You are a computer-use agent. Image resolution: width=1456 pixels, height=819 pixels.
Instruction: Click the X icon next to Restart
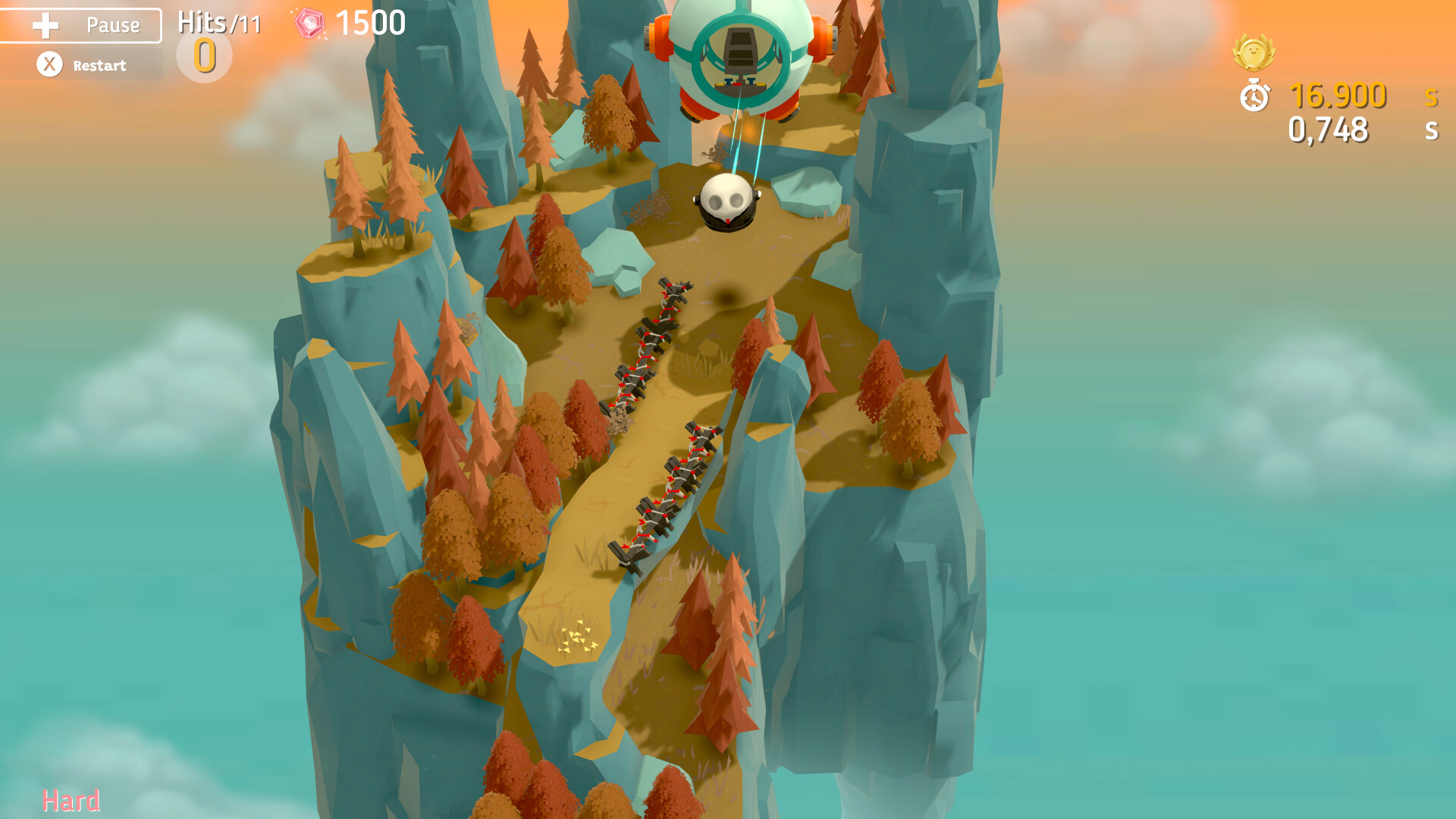[x=50, y=65]
